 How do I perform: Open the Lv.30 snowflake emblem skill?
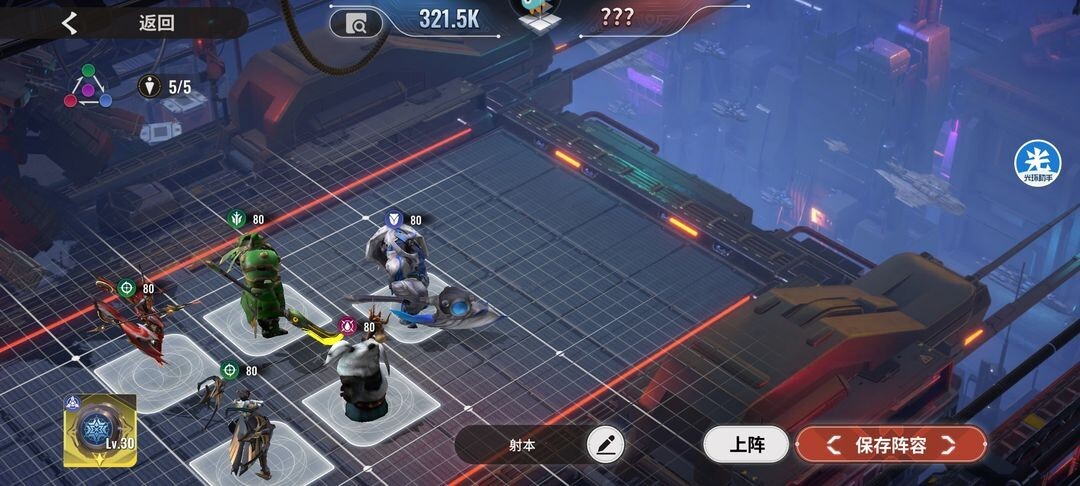point(99,428)
